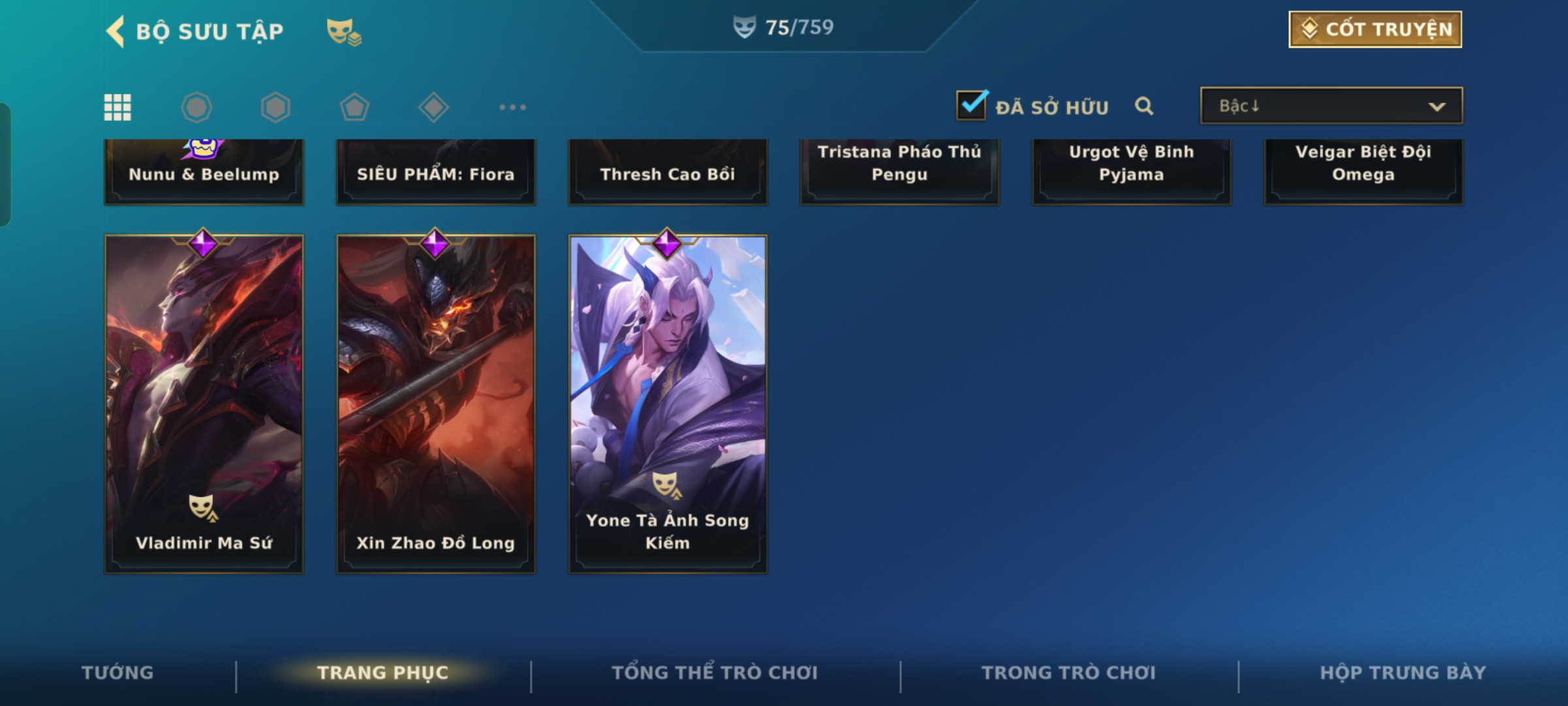This screenshot has height=706, width=1568.
Task: Choose the Yone Tà Ảnh Song Kiếm skin
Action: [x=668, y=404]
